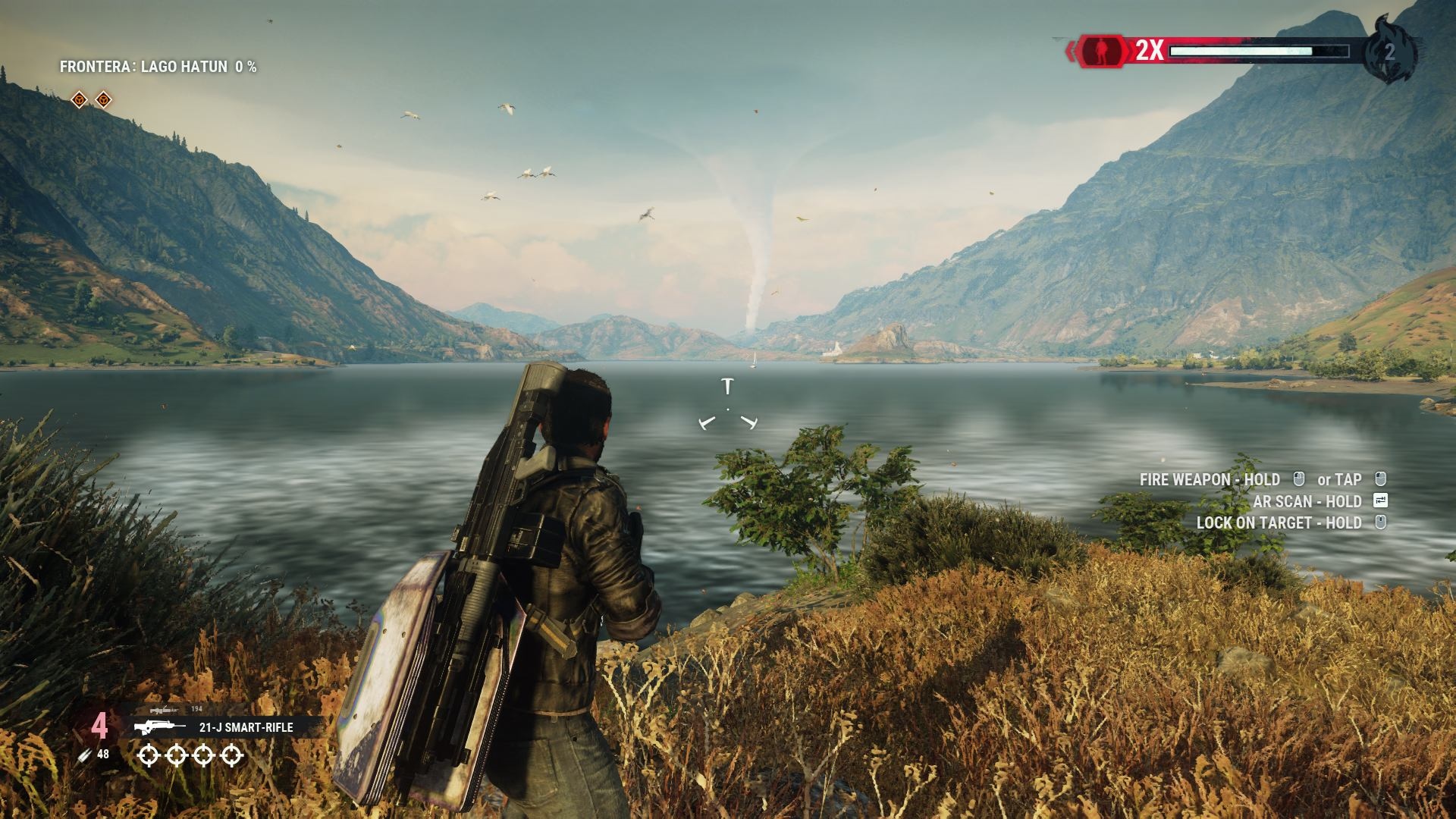
Task: Click the red soldier heat-level icon
Action: 1103,51
